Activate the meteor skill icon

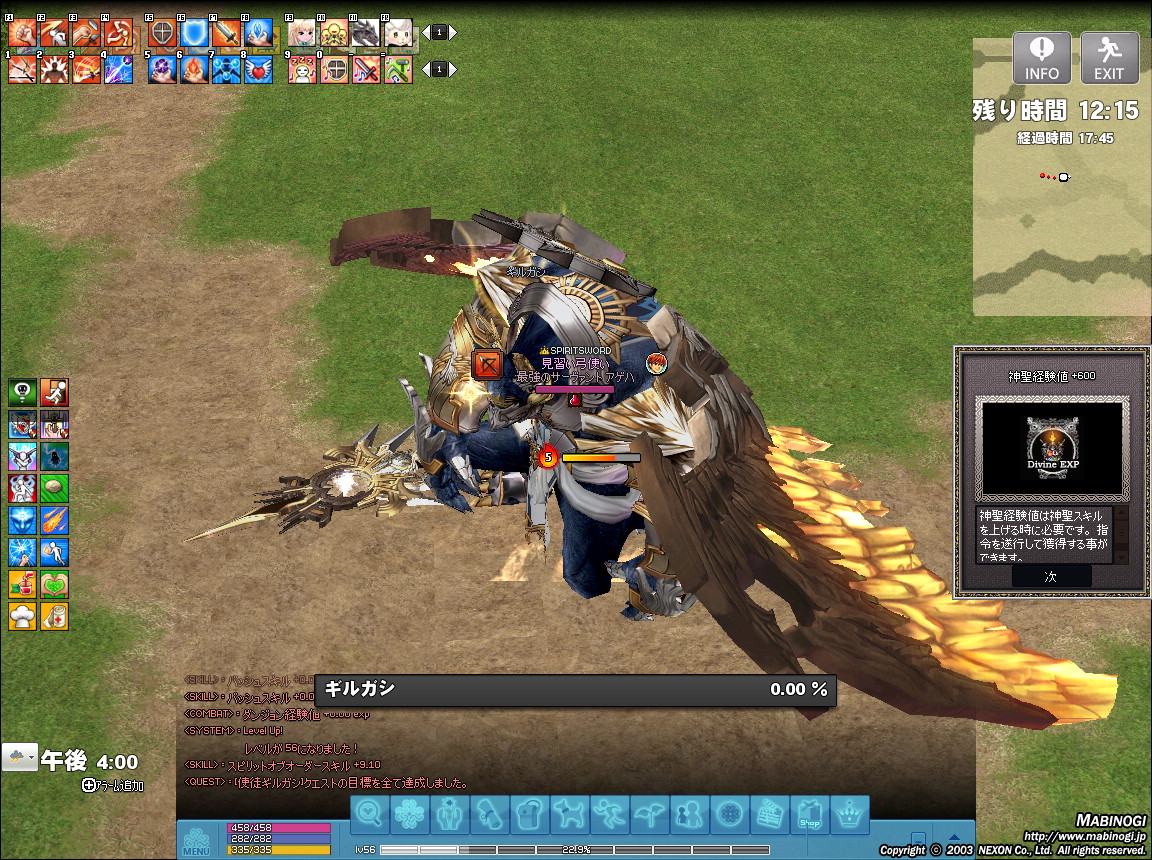54,521
